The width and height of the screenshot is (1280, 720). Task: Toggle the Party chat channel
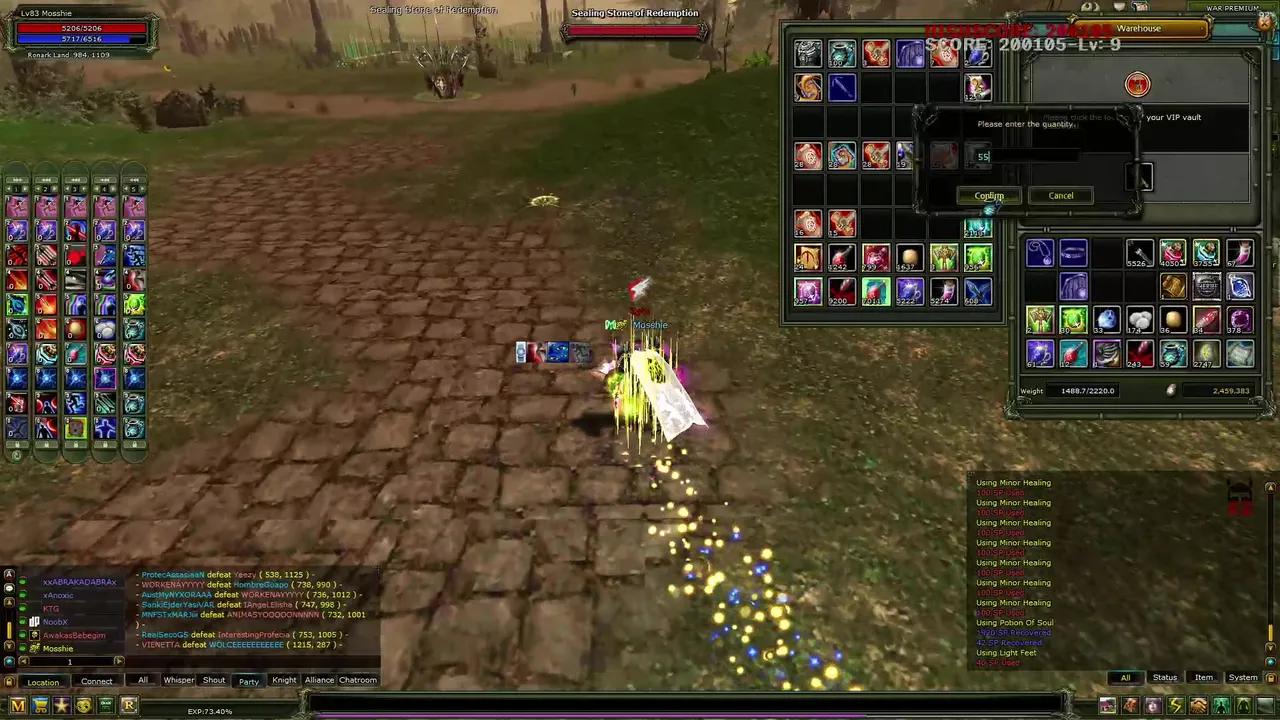(x=250, y=680)
